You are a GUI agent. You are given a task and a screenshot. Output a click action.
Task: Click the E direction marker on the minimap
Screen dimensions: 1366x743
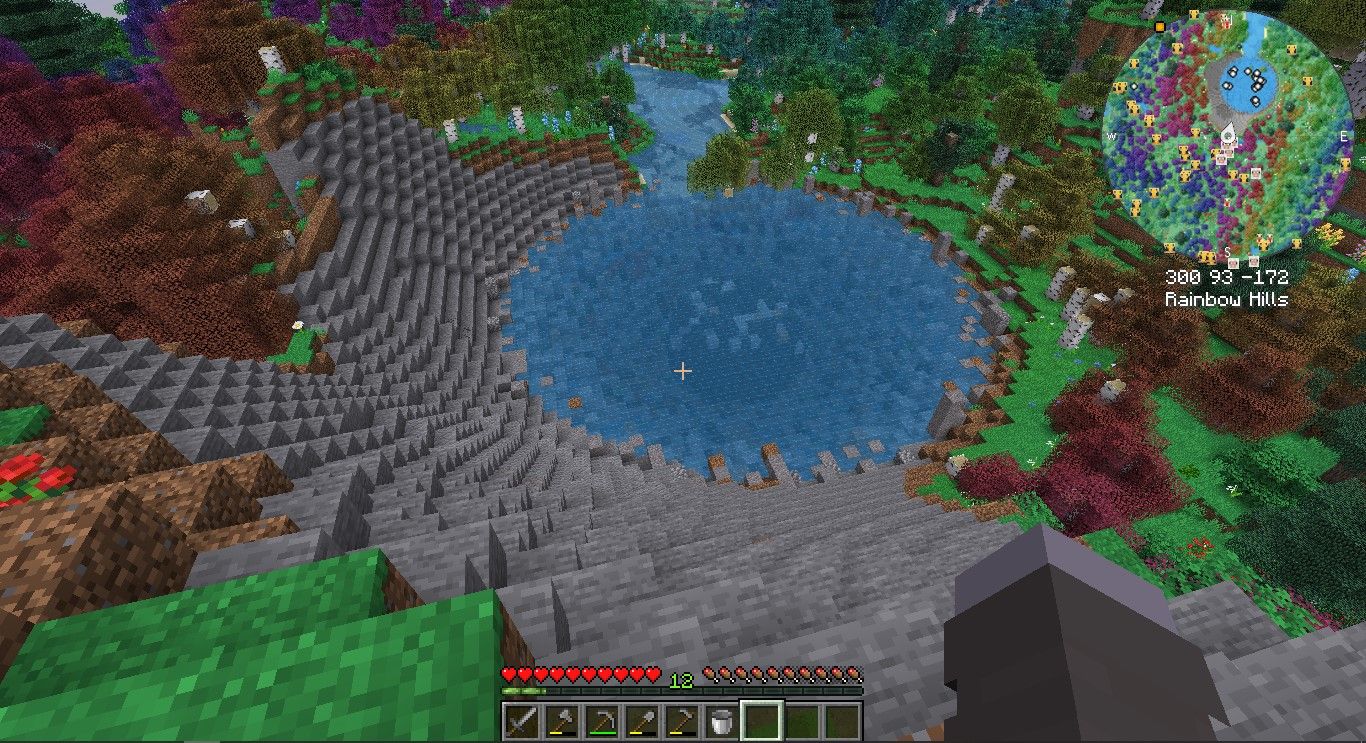coord(1344,137)
